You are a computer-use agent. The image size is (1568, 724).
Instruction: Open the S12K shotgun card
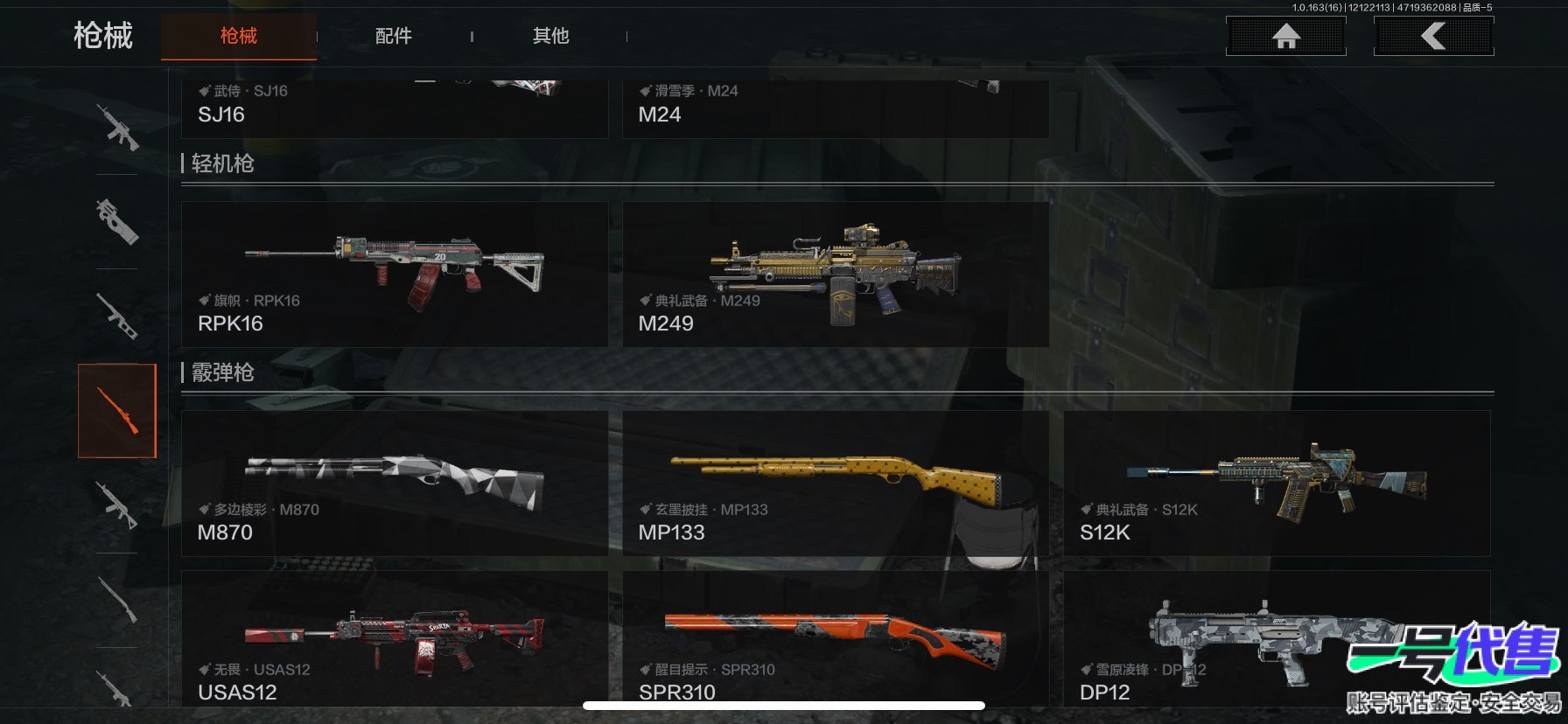(x=1276, y=484)
